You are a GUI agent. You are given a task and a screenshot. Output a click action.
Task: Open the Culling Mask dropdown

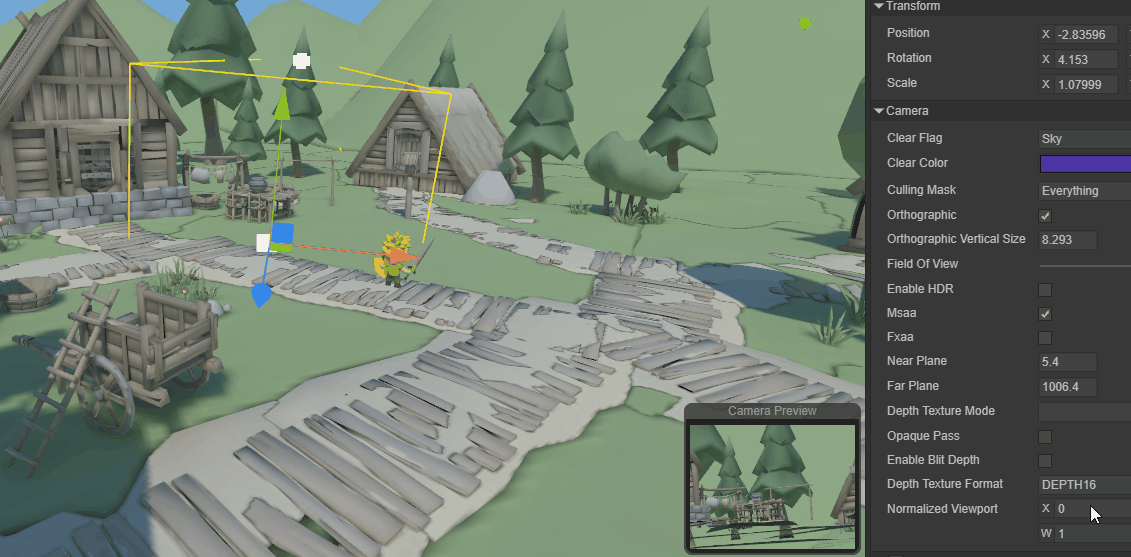point(1085,190)
